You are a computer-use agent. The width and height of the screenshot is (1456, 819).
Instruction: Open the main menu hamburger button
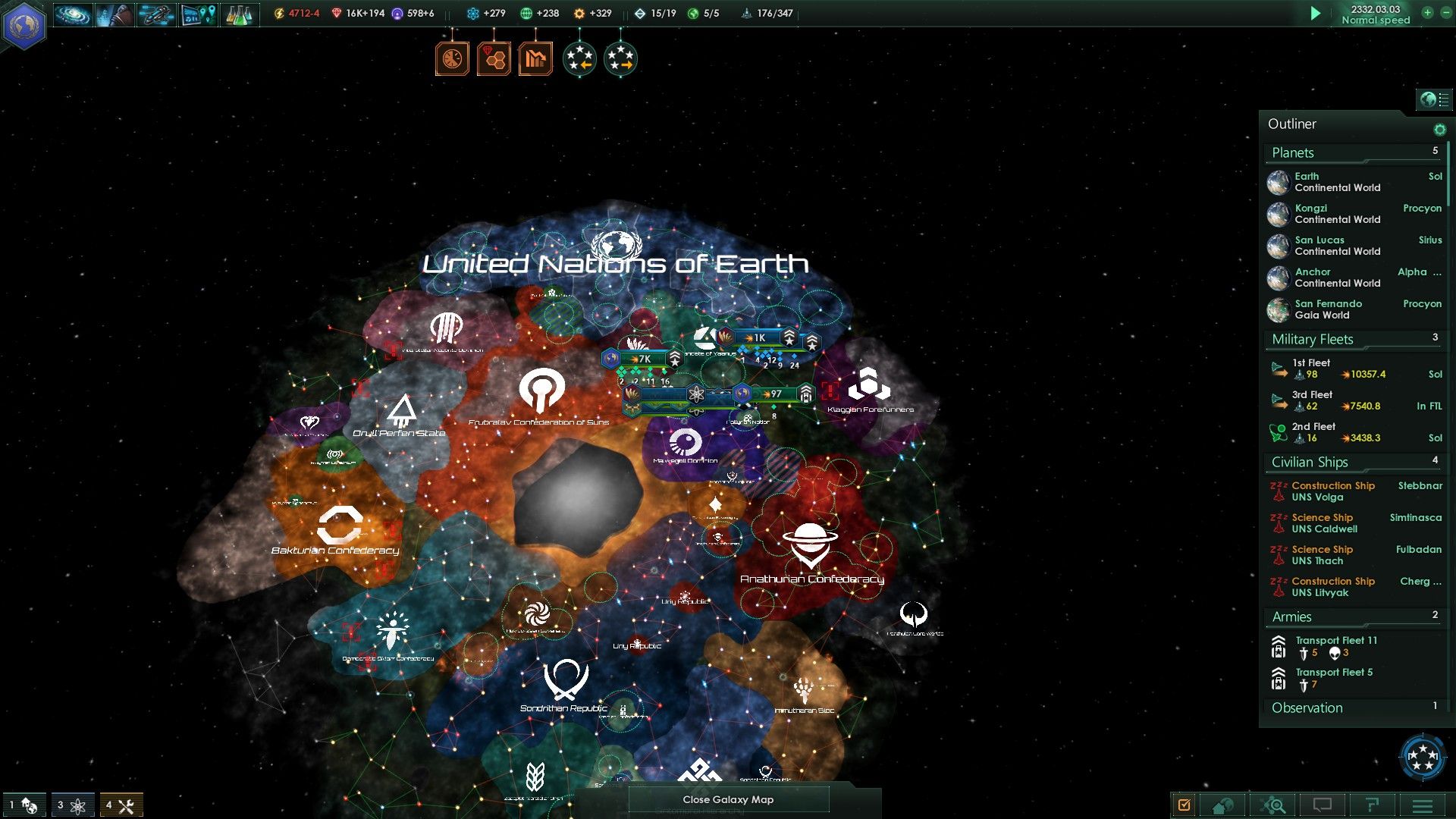click(1423, 805)
